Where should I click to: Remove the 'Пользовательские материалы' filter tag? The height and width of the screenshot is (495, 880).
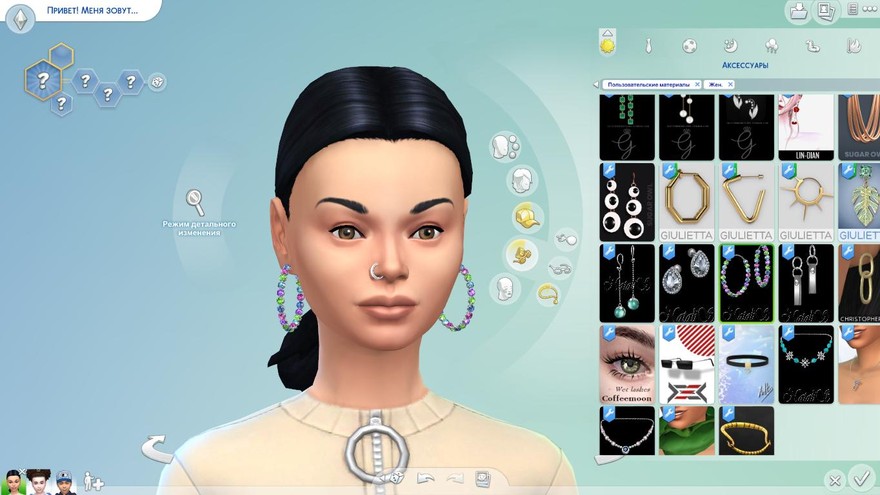(697, 85)
